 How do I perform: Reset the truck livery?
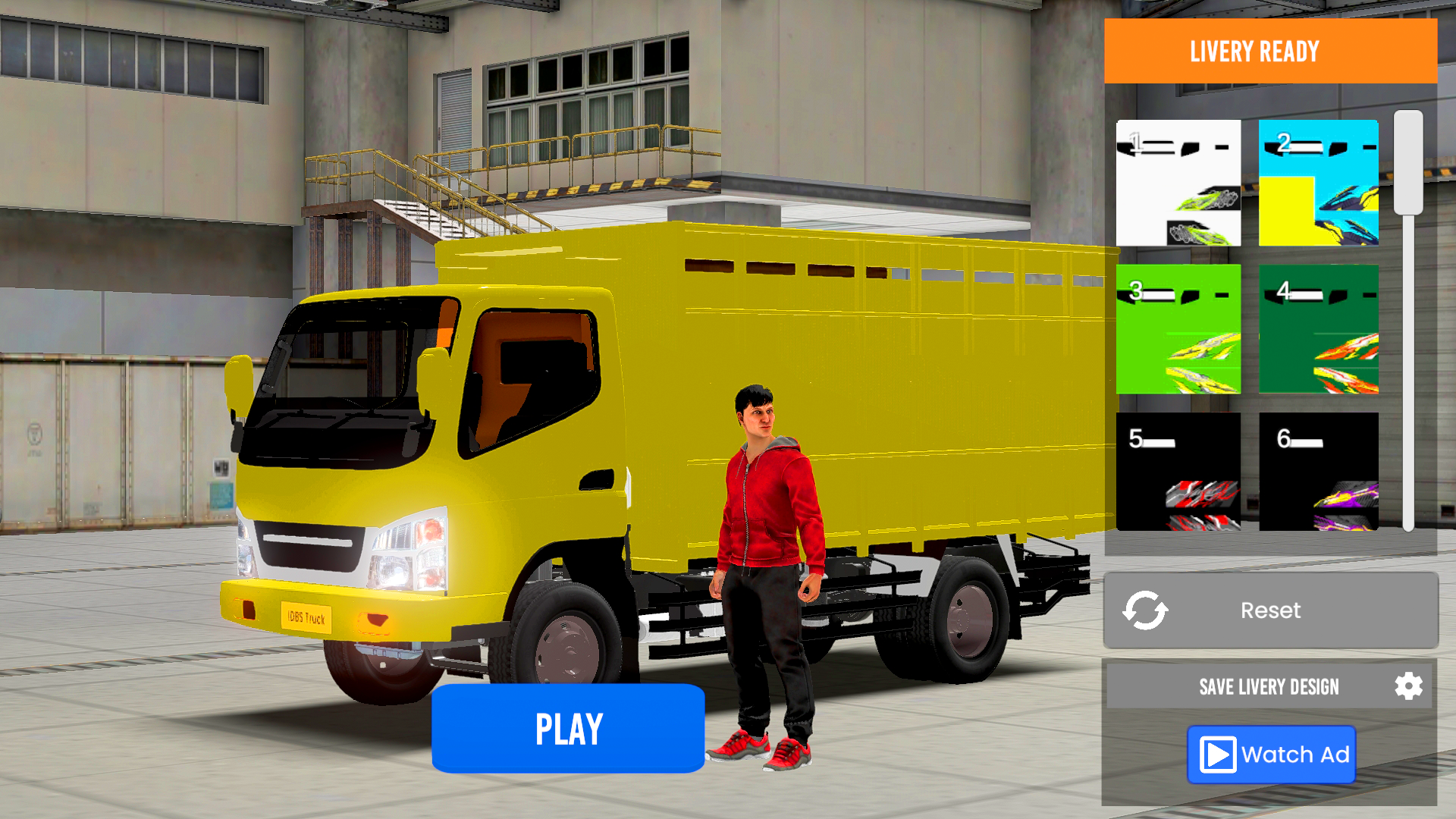1270,610
